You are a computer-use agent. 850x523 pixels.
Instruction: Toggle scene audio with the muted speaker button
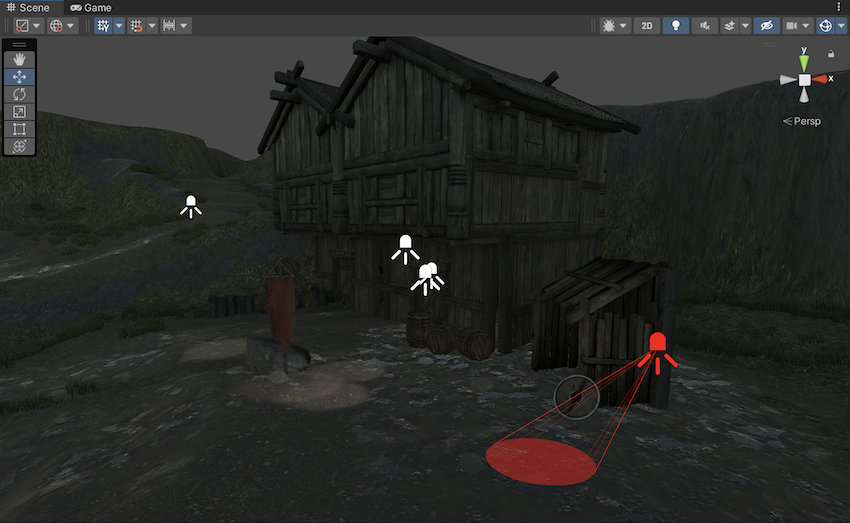coord(704,26)
